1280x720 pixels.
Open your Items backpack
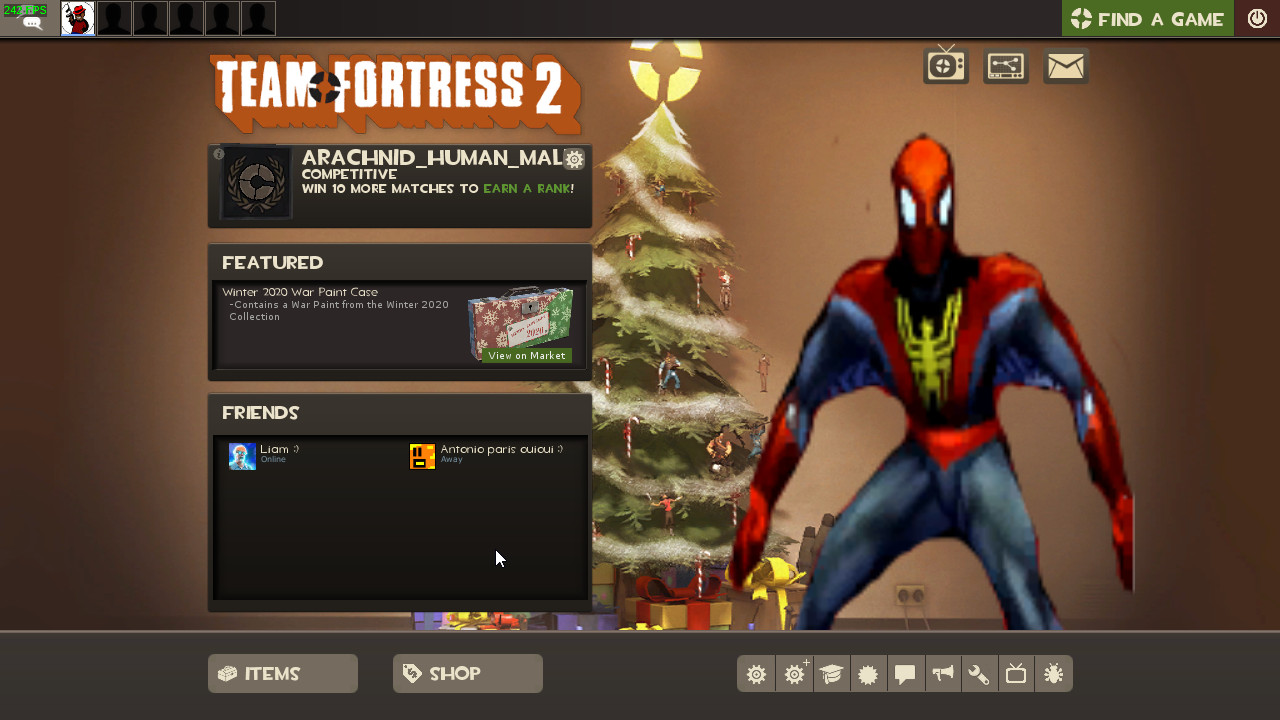pyautogui.click(x=282, y=673)
